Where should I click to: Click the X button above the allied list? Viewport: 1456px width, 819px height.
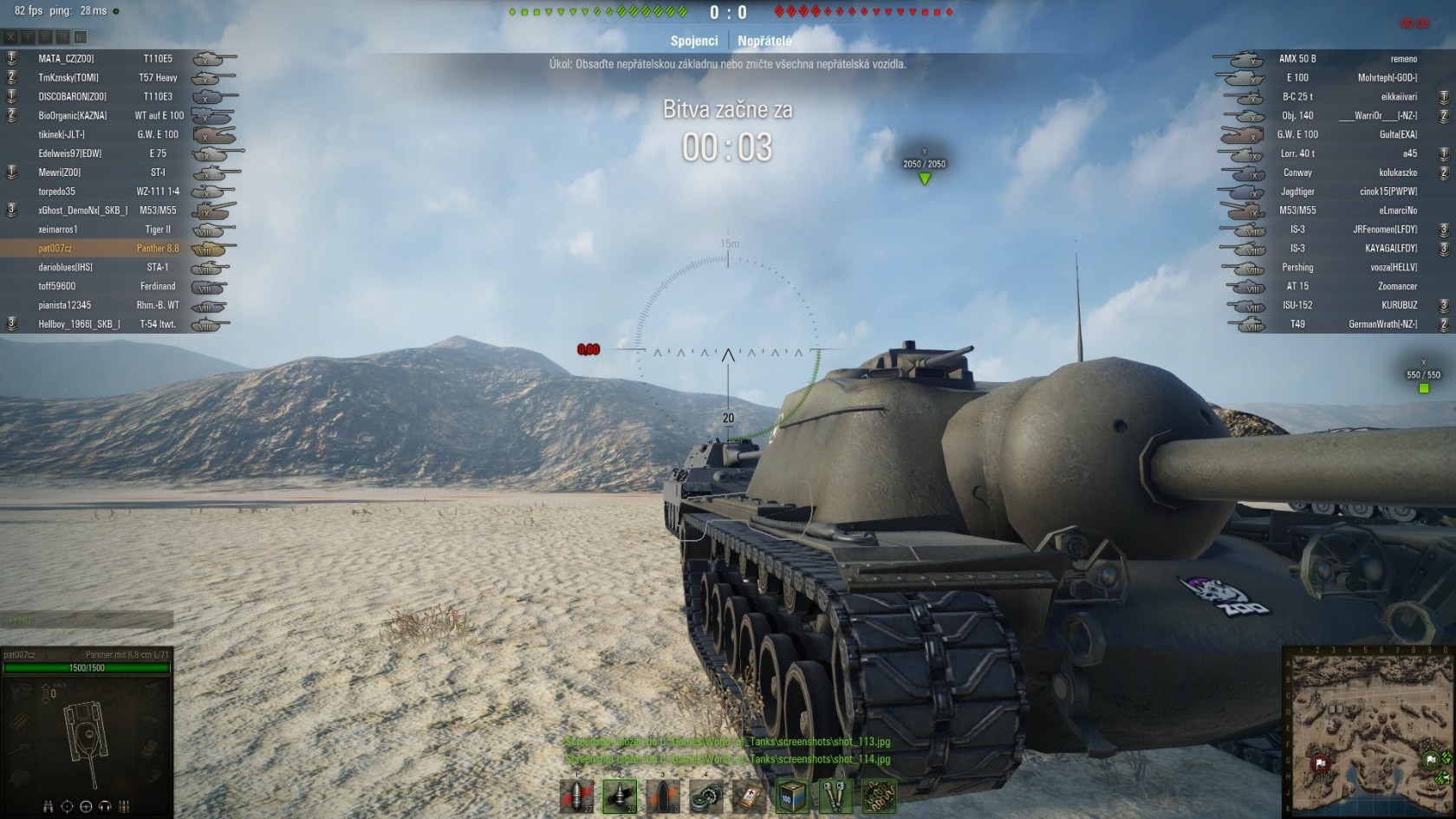pos(10,37)
